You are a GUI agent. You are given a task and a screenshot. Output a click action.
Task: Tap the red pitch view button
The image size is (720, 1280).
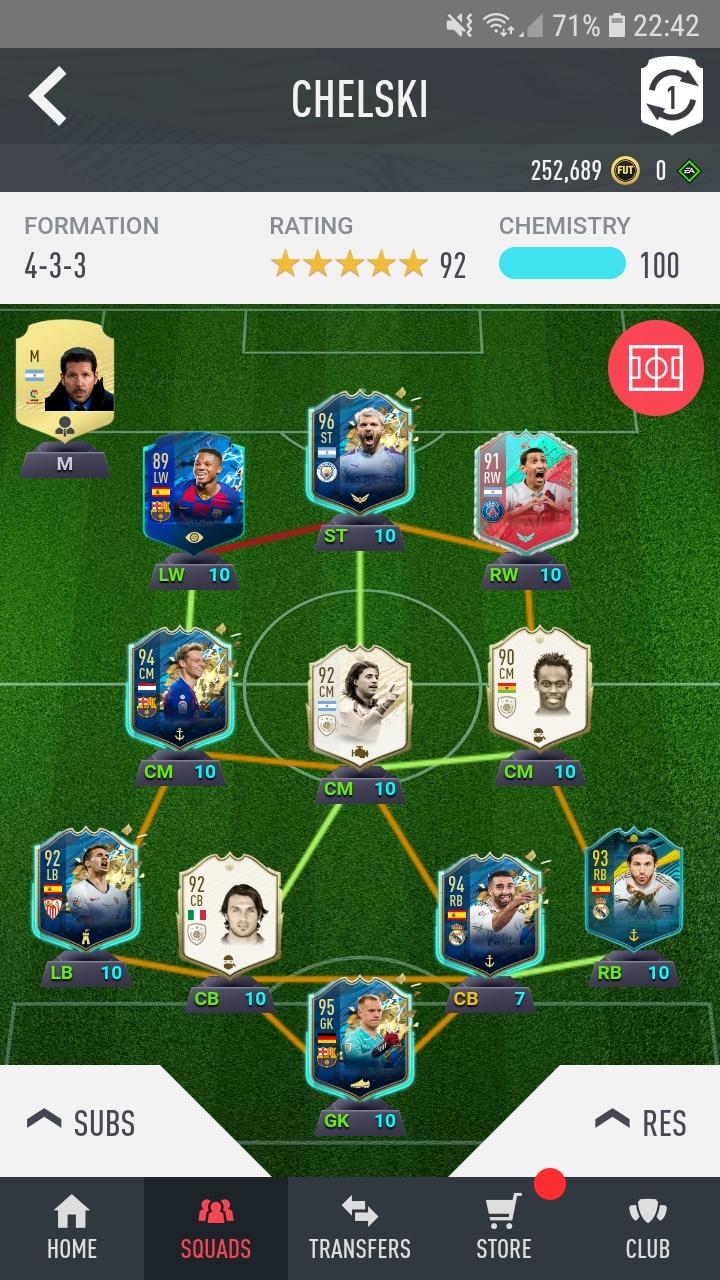(x=655, y=368)
